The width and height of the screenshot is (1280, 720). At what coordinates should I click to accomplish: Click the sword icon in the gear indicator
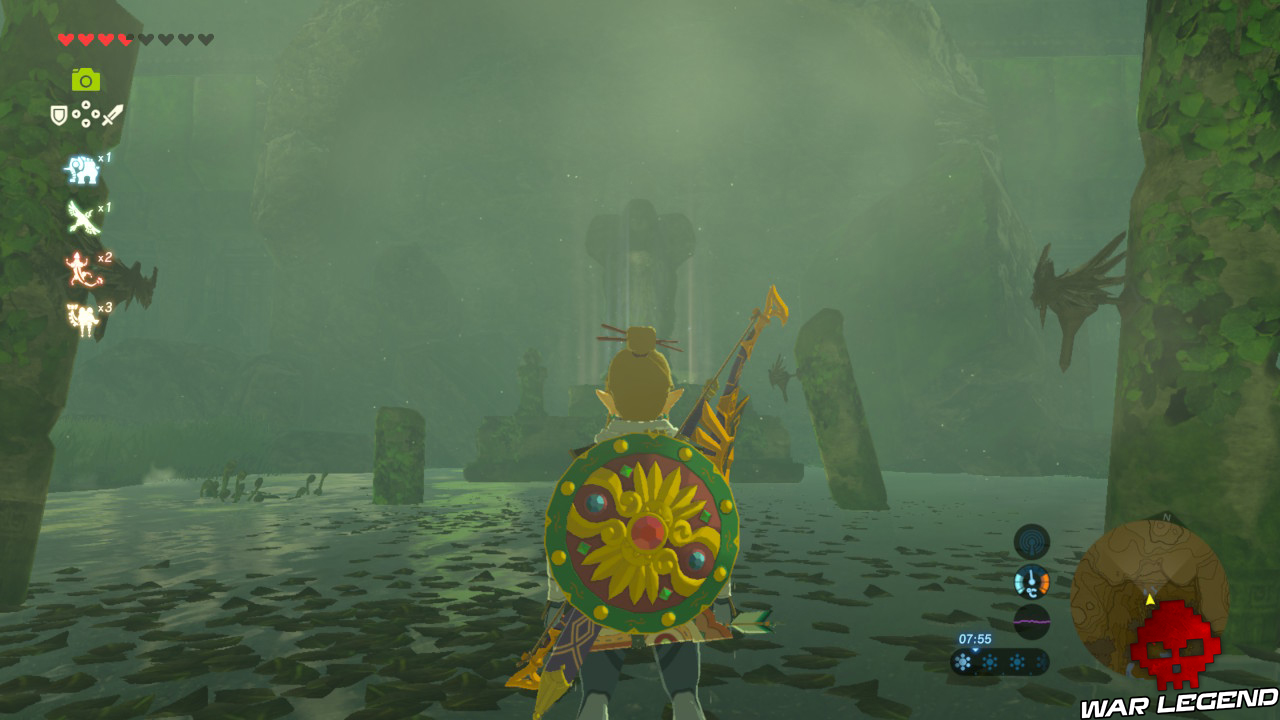[x=112, y=115]
